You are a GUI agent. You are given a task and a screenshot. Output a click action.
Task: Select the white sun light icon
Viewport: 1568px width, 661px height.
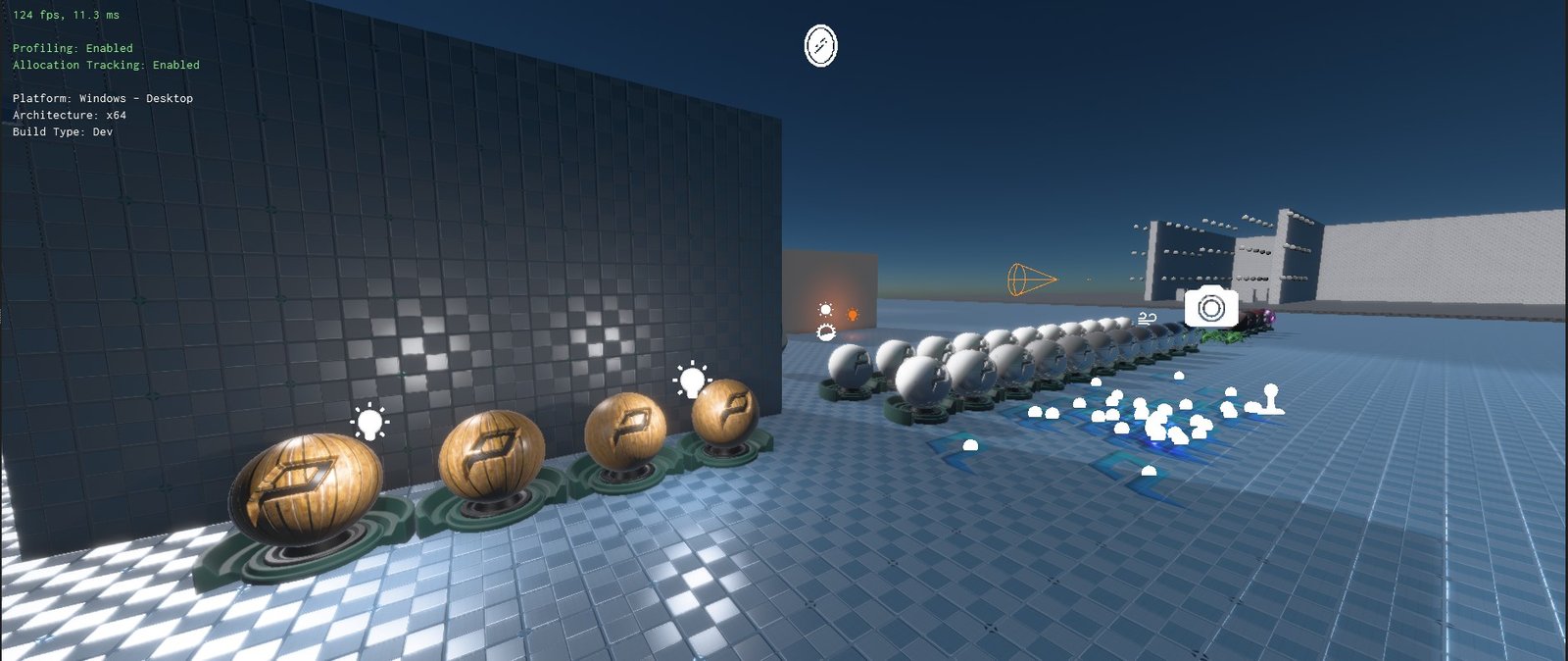click(825, 310)
